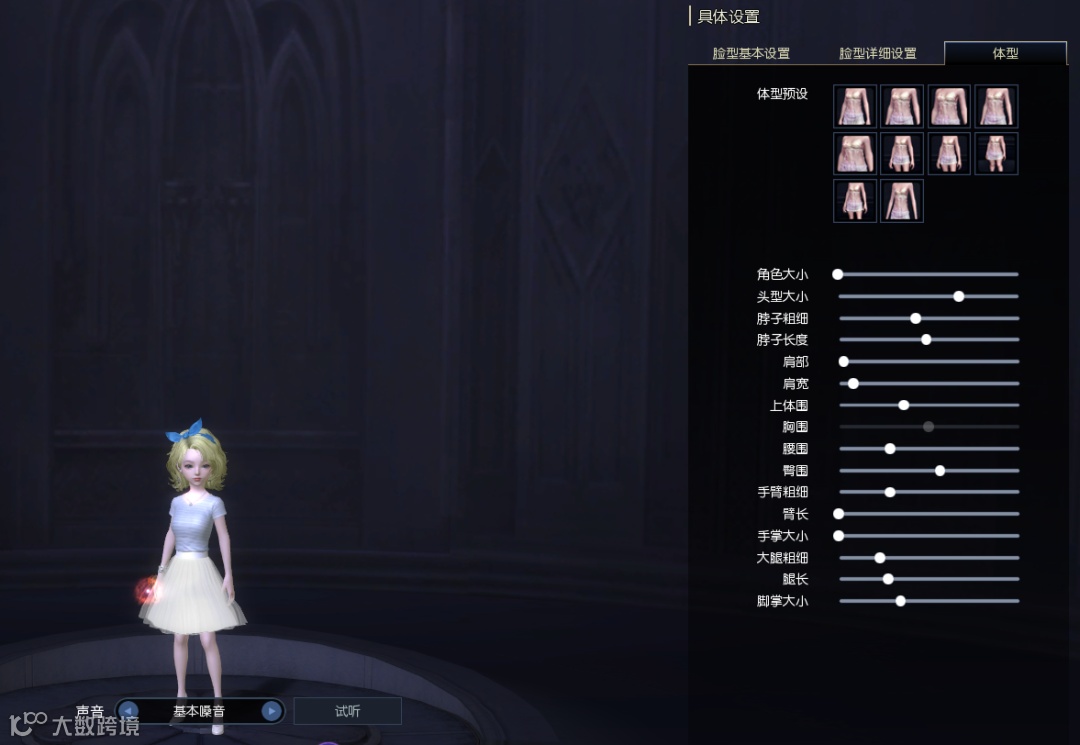Click the 试听 voice preview button
The width and height of the screenshot is (1080, 745).
click(x=347, y=711)
